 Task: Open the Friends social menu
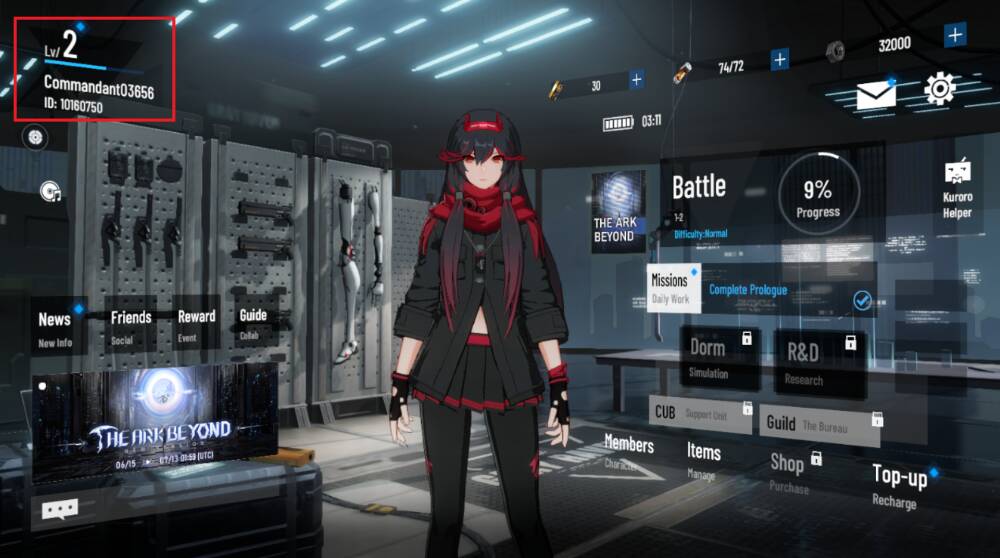click(131, 324)
